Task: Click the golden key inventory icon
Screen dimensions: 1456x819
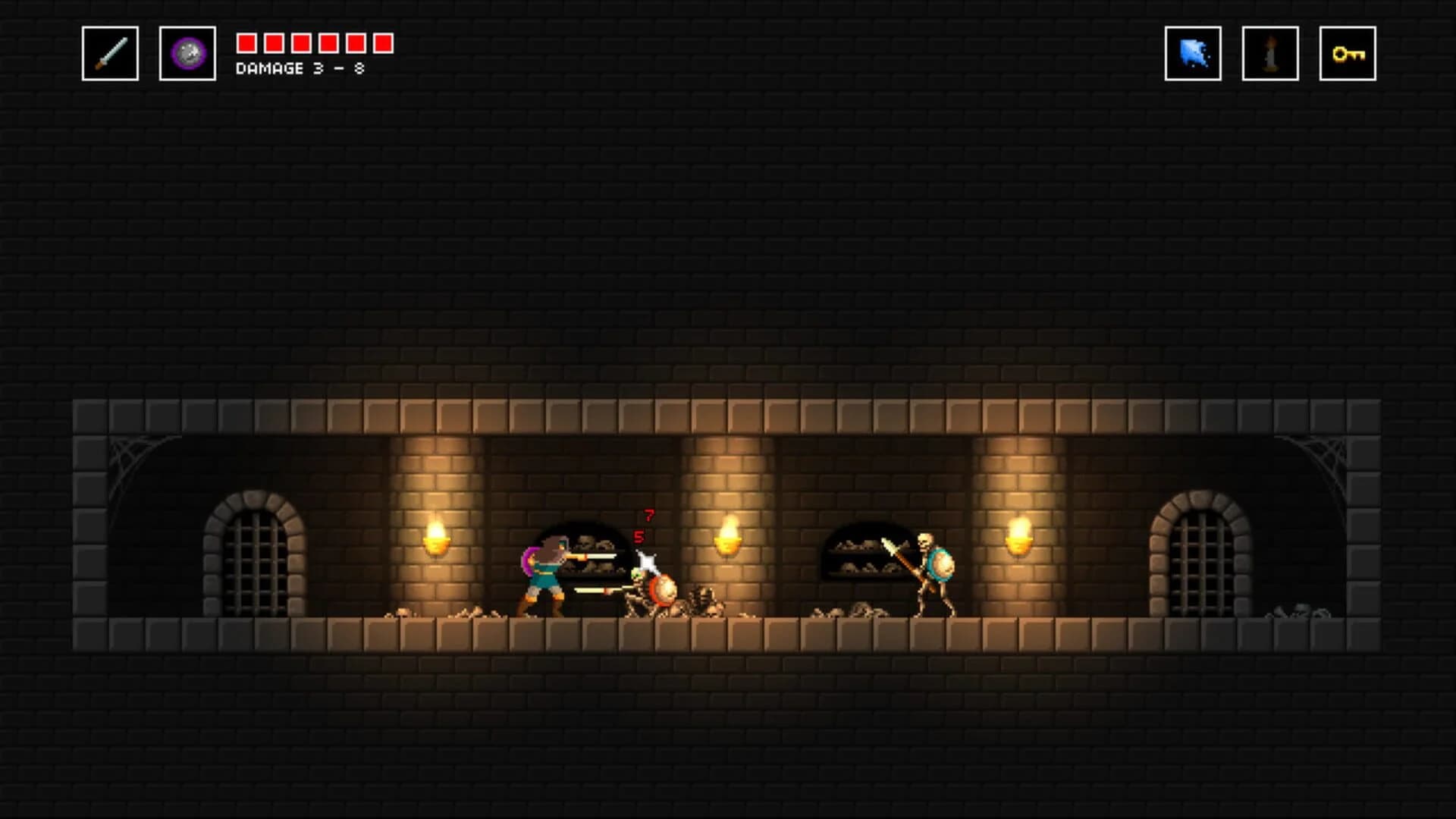Action: pos(1349,54)
